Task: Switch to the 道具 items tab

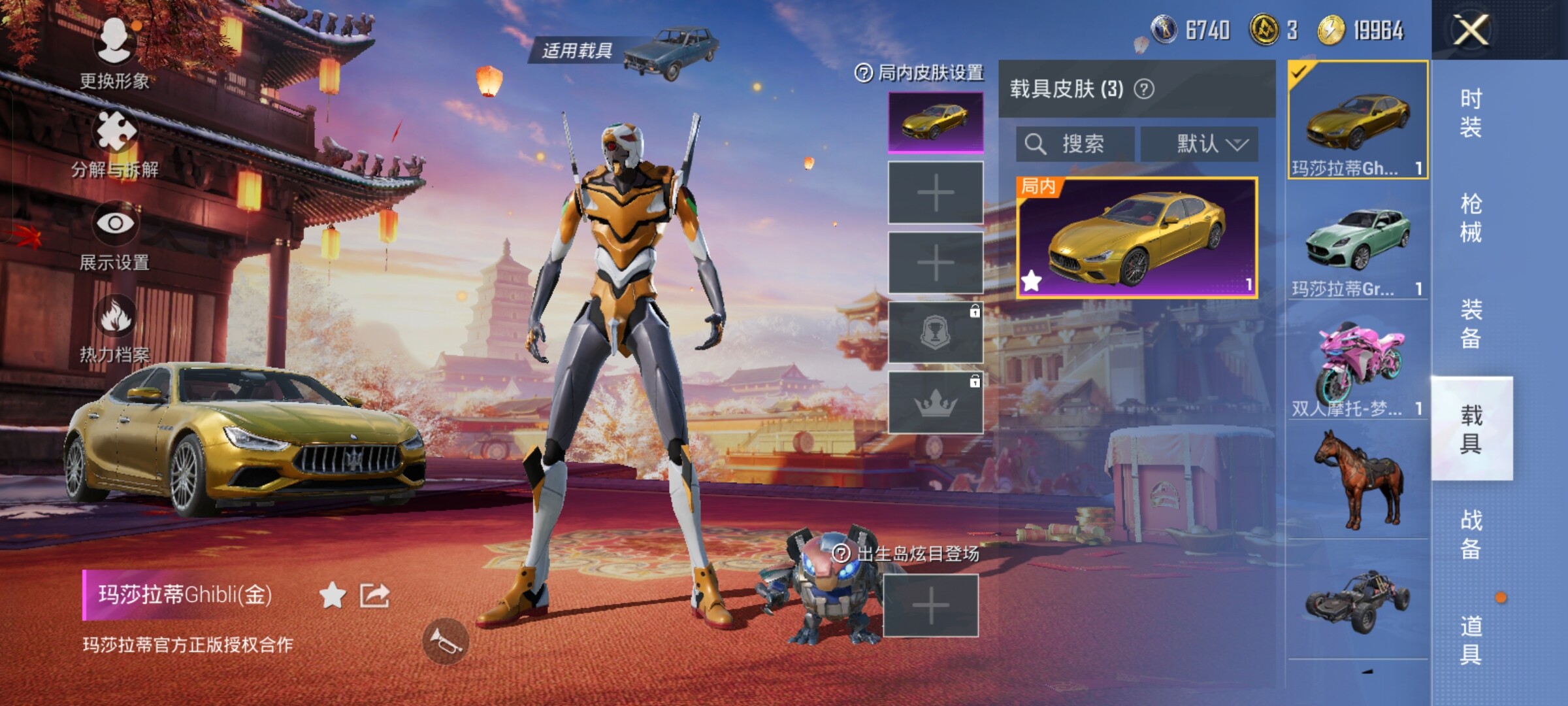Action: 1471,639
